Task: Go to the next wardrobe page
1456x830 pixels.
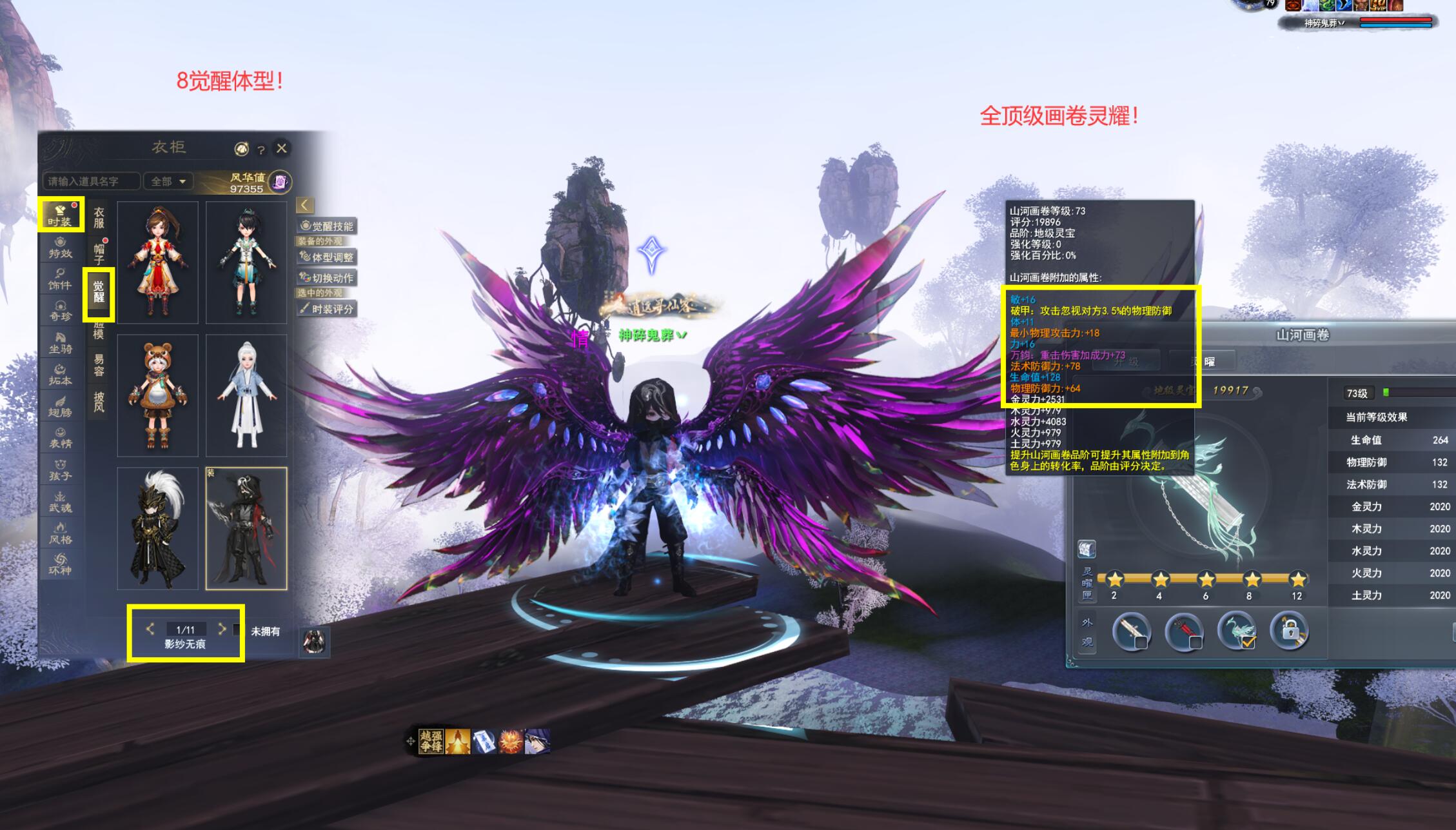Action: pyautogui.click(x=222, y=629)
